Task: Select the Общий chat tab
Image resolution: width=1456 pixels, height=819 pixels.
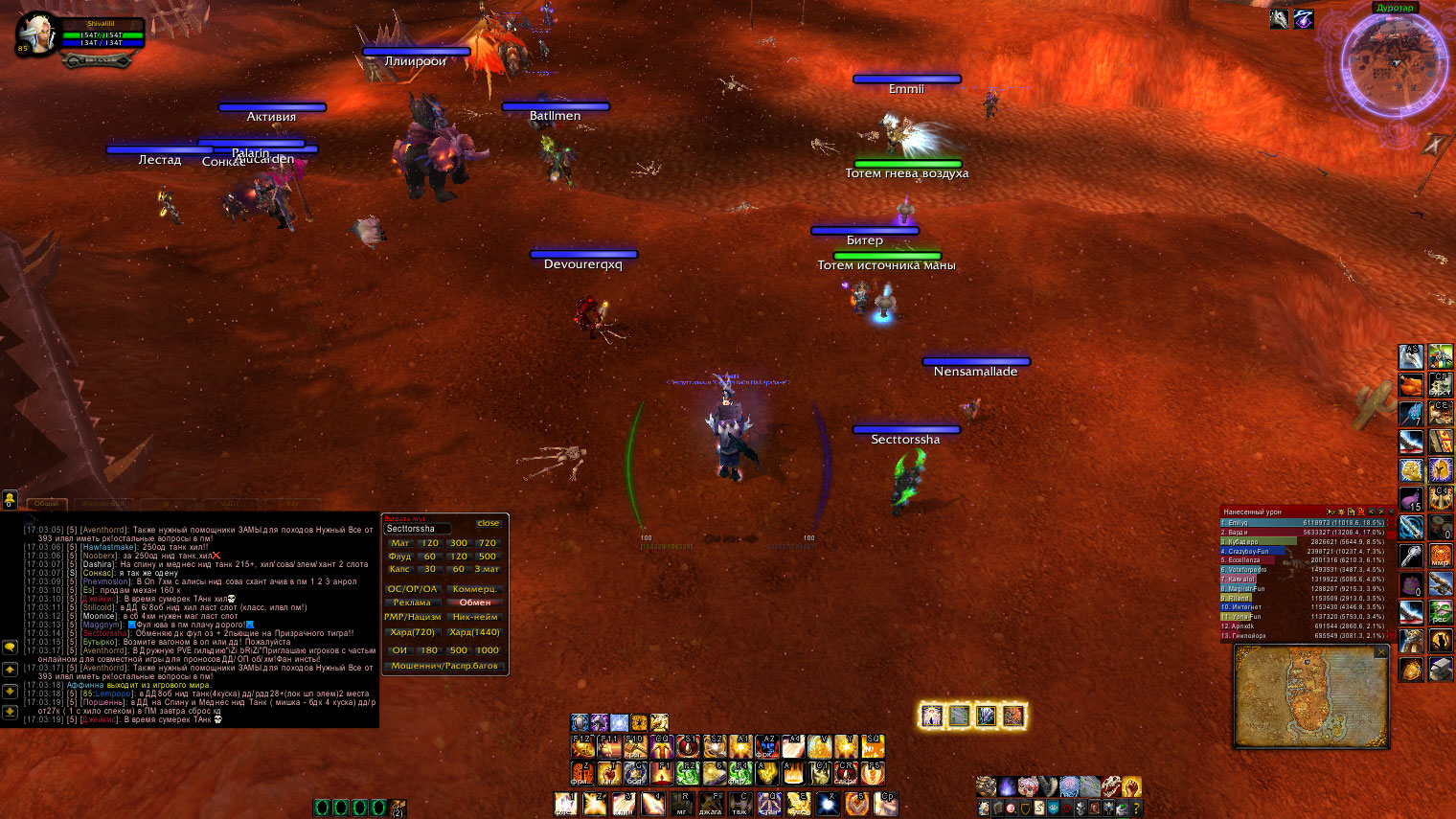Action: pyautogui.click(x=46, y=503)
